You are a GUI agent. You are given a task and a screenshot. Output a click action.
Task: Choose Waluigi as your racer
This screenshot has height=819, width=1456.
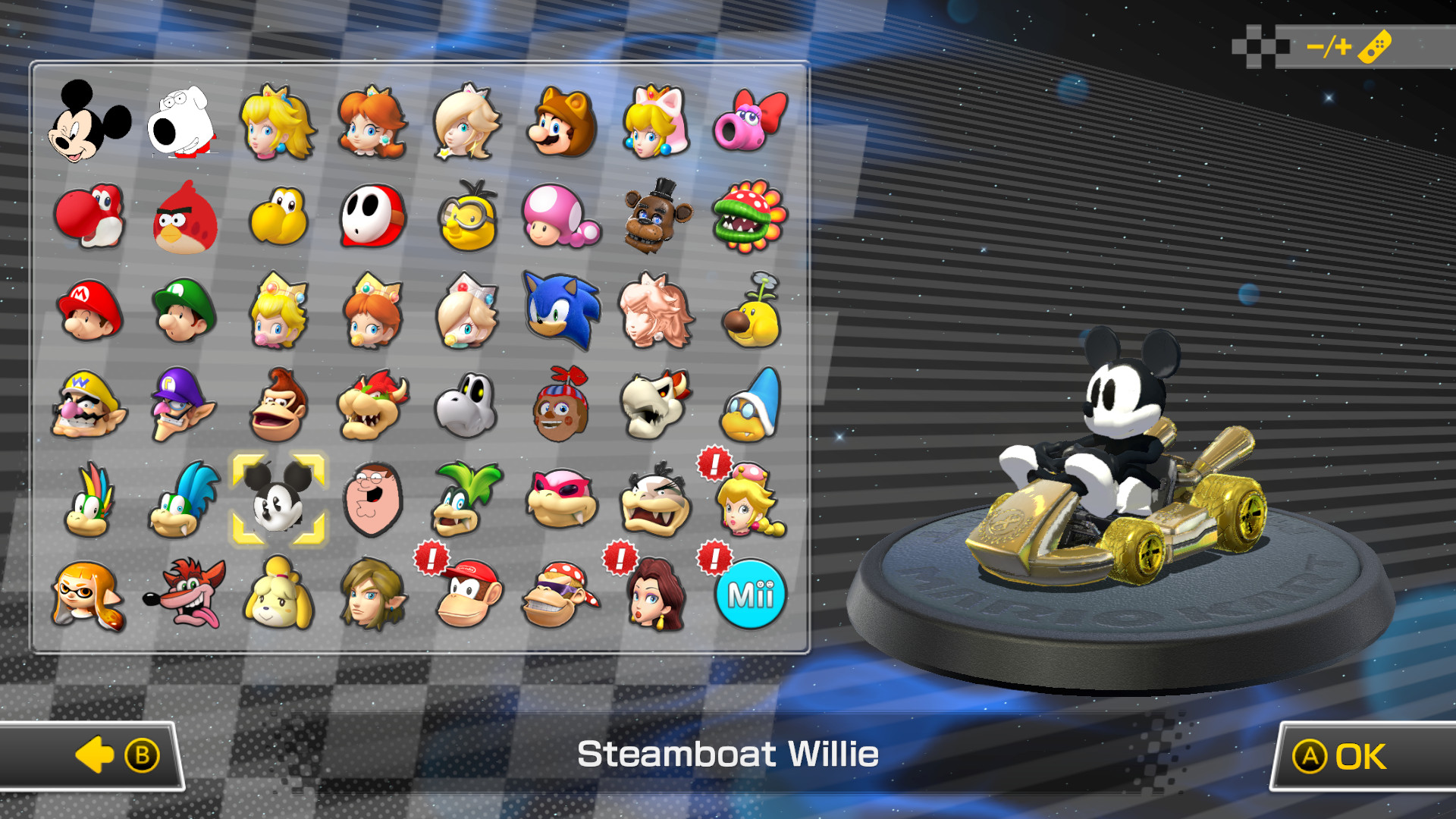pyautogui.click(x=184, y=406)
